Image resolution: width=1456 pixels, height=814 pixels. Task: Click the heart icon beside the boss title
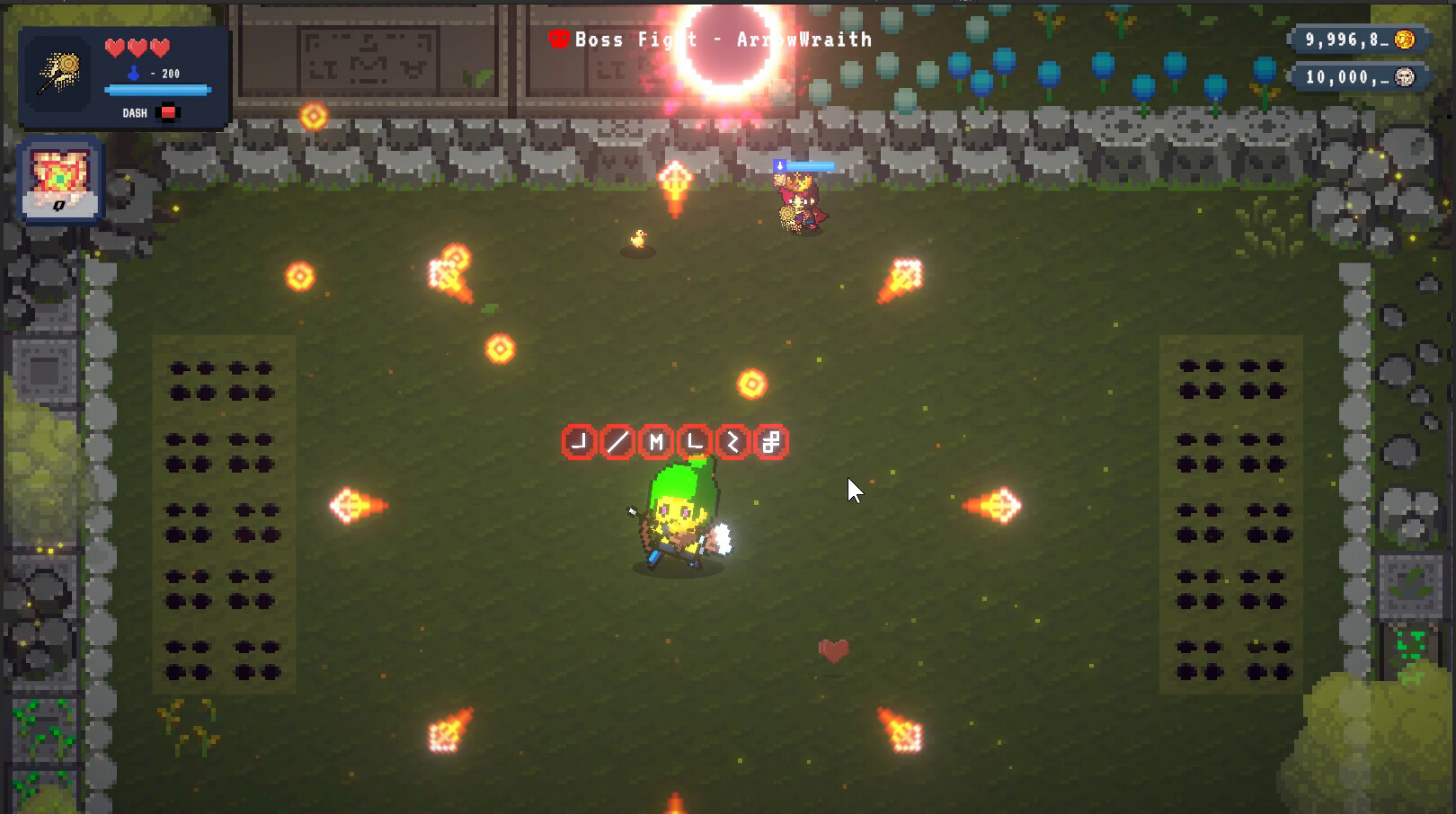[559, 38]
